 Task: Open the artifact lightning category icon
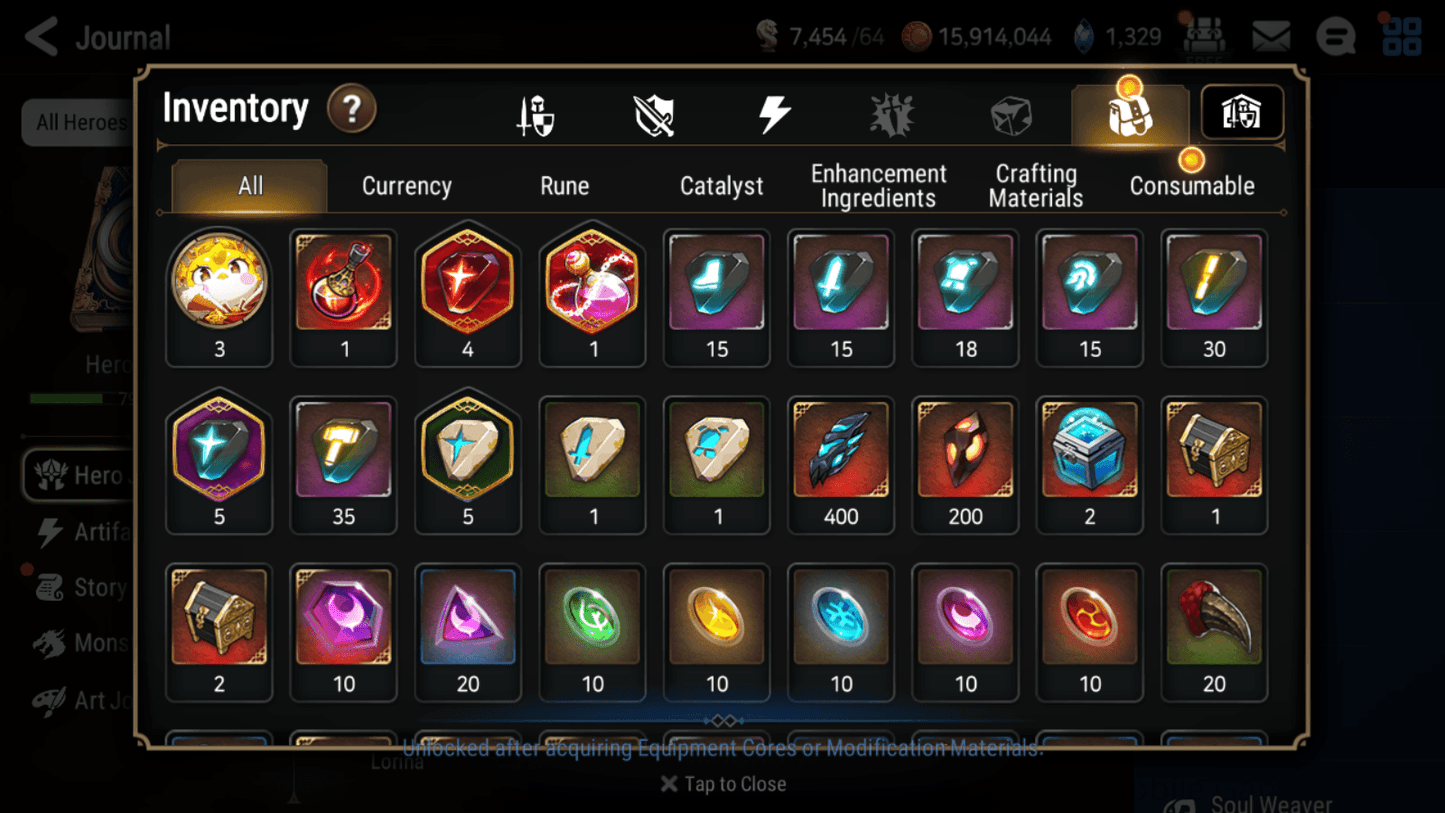(x=776, y=113)
